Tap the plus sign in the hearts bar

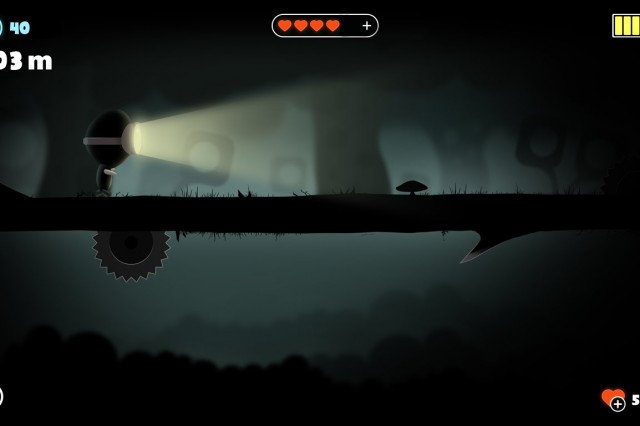coord(366,26)
